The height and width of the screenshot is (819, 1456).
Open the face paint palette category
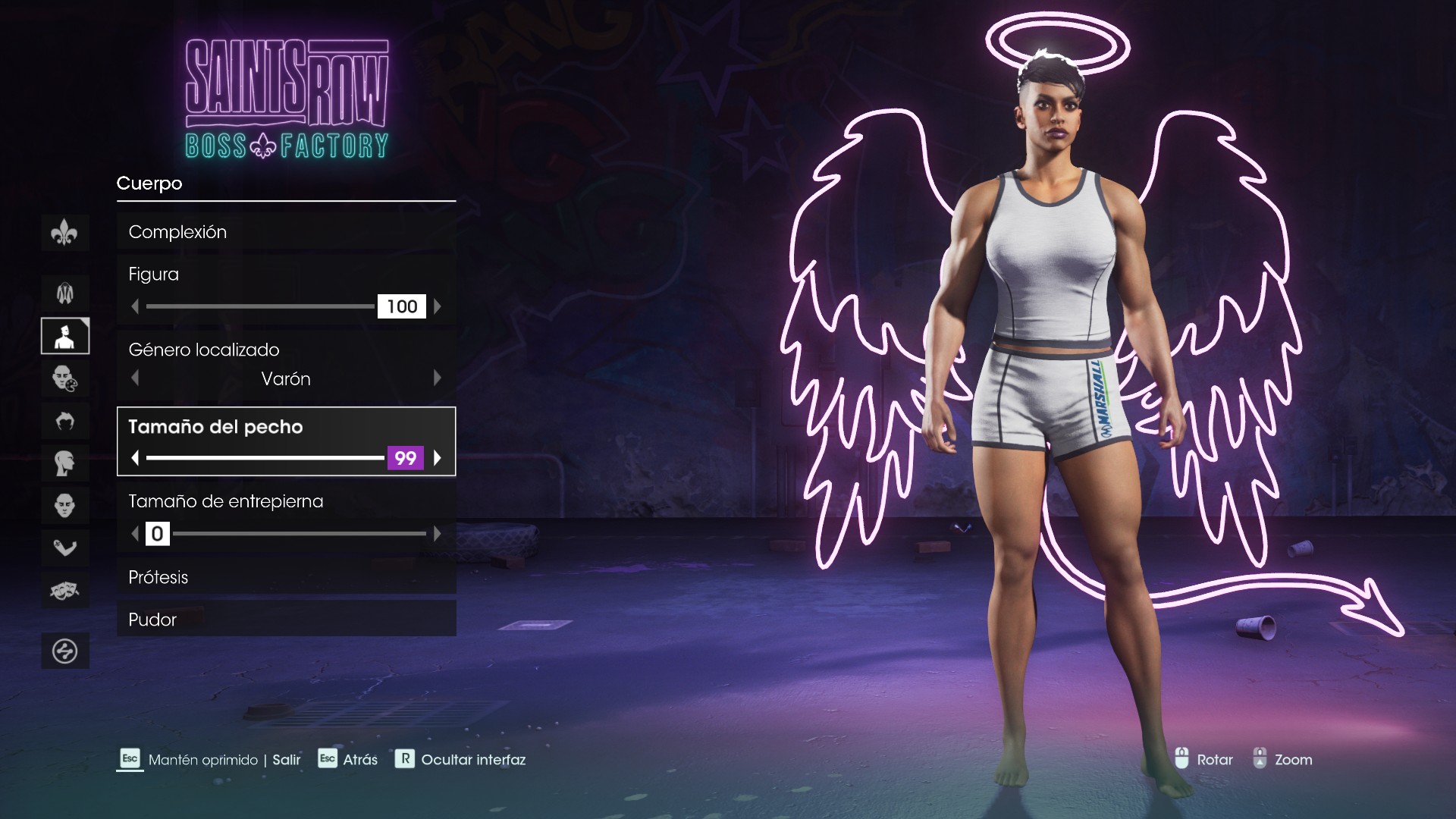[x=65, y=378]
